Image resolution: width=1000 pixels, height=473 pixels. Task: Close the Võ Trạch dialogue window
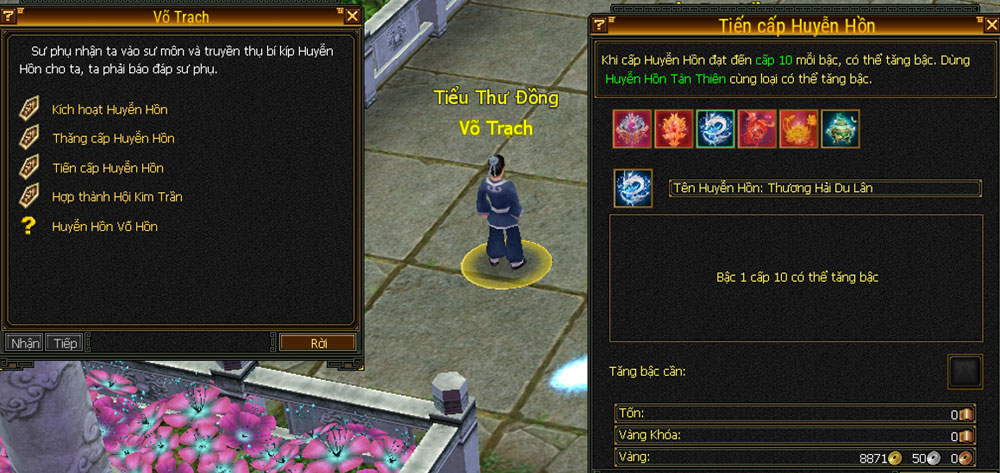[x=352, y=15]
